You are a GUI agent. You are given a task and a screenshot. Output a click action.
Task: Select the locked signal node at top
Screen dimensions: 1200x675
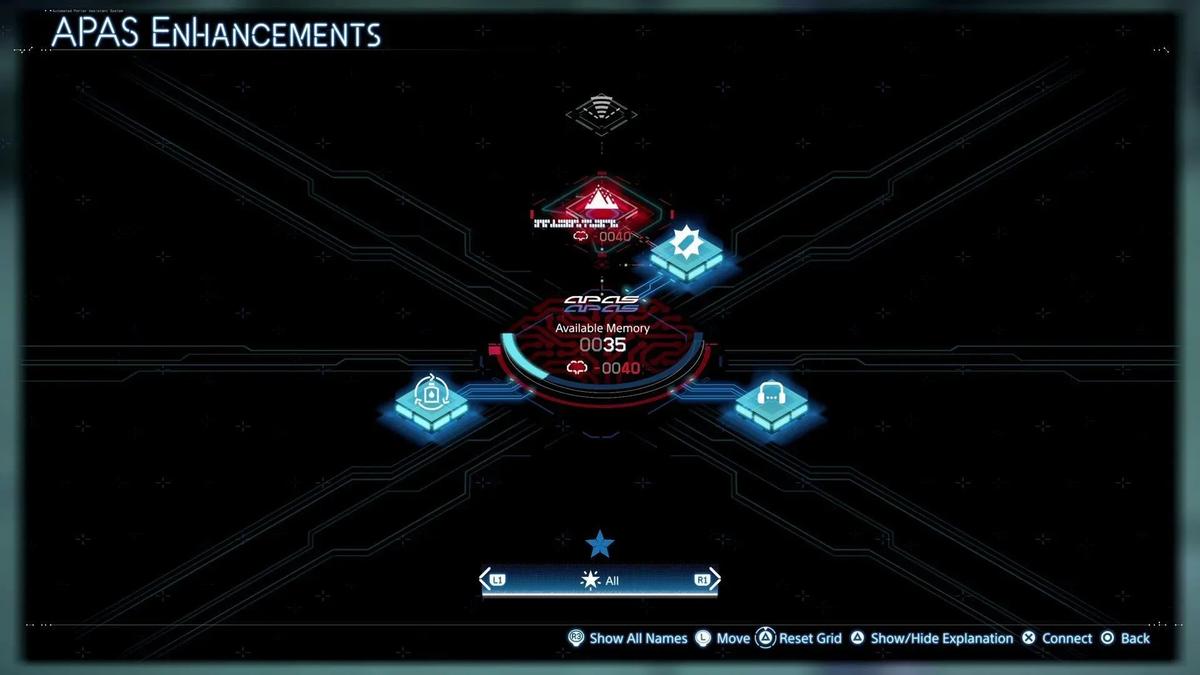coord(600,109)
